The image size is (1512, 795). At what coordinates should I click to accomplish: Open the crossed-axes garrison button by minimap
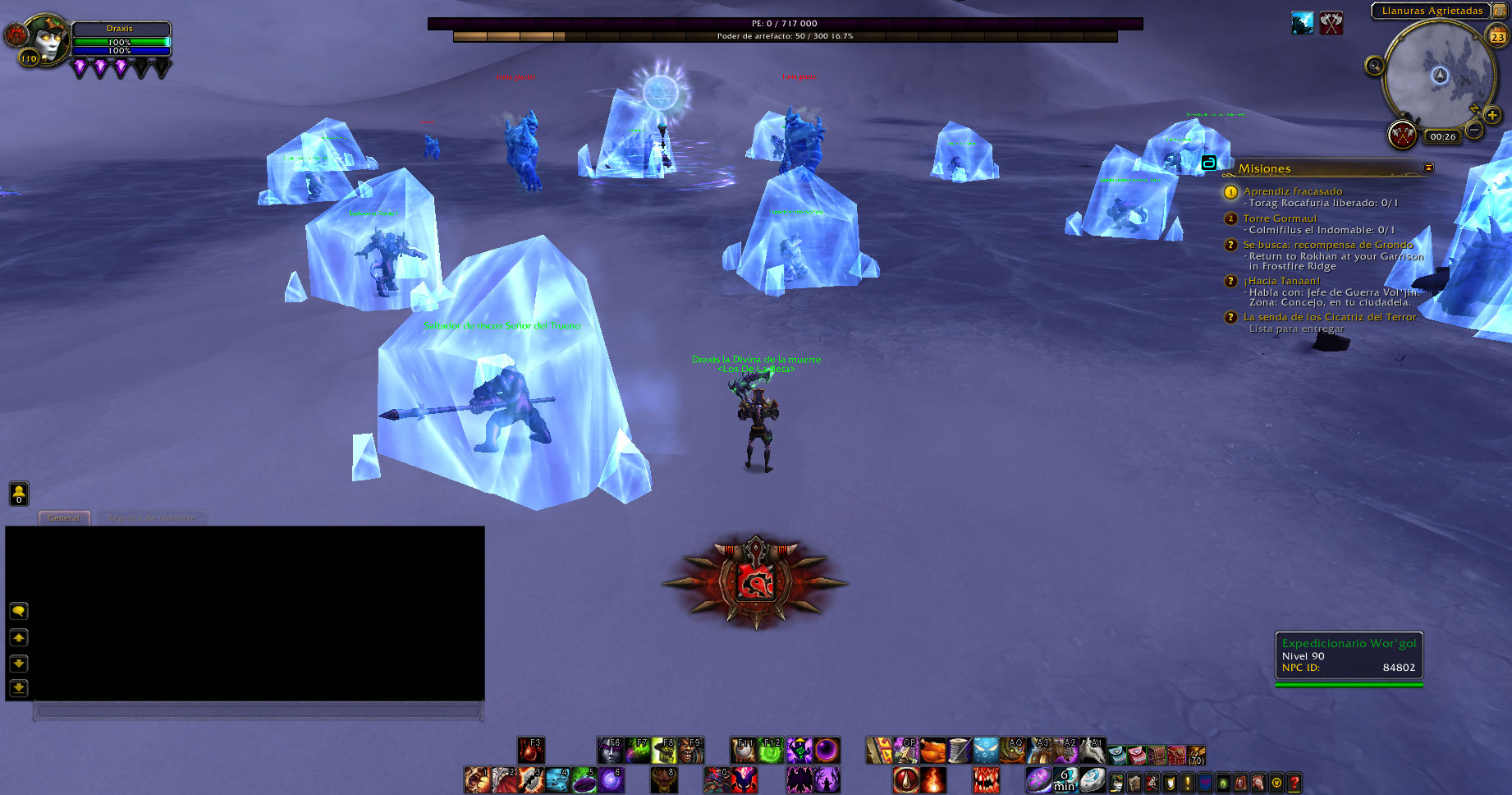(x=1402, y=134)
